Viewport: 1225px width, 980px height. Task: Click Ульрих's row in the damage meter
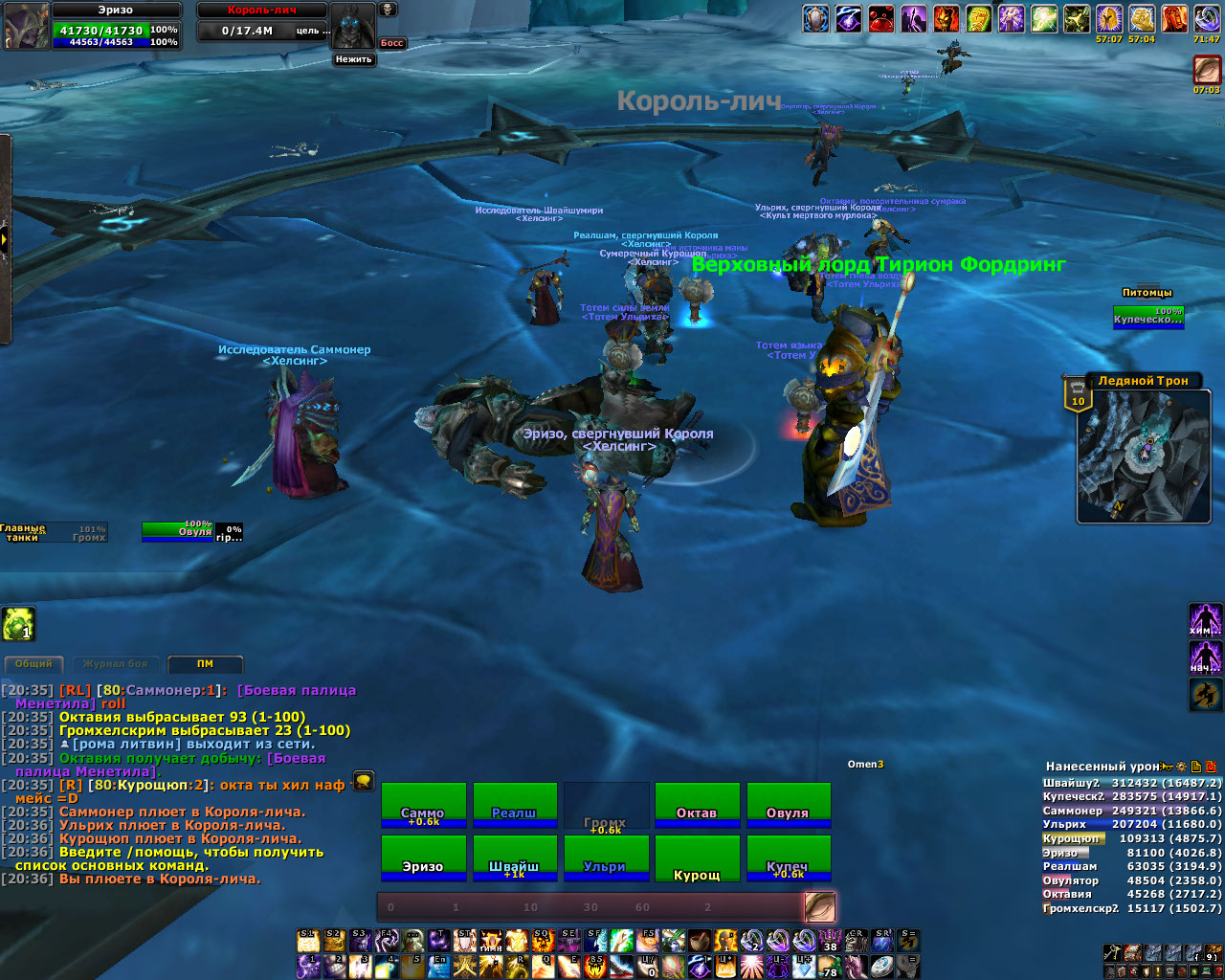pyautogui.click(x=1131, y=824)
